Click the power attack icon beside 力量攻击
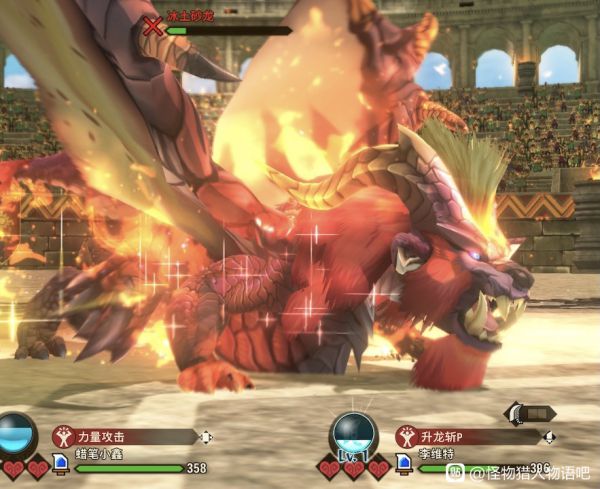The height and width of the screenshot is (489, 600). (x=66, y=437)
